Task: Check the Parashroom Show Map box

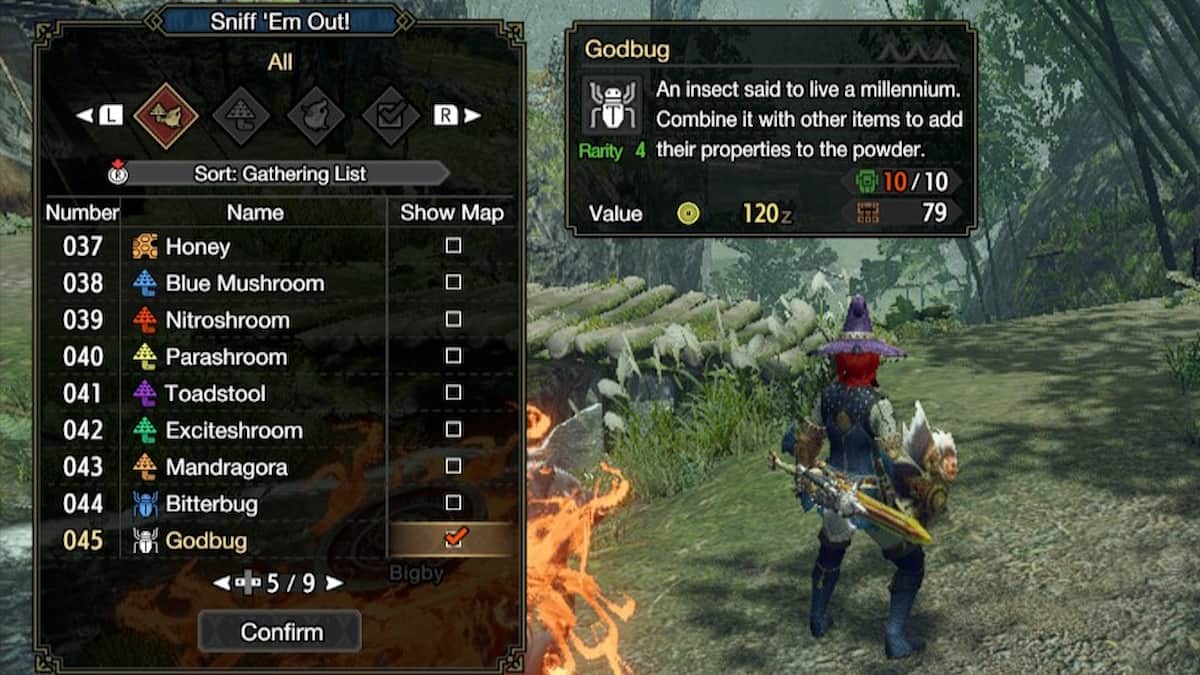Action: pos(453,356)
